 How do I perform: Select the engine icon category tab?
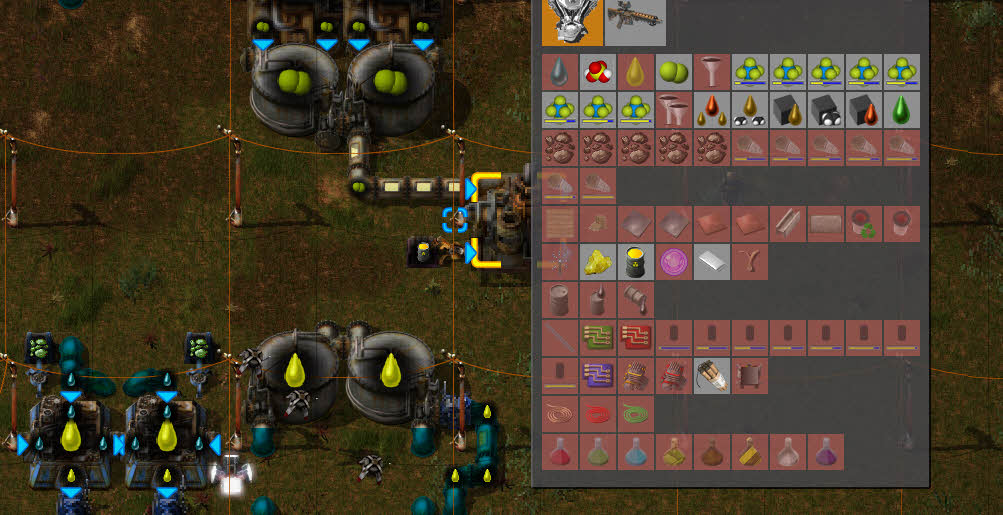pyautogui.click(x=572, y=22)
